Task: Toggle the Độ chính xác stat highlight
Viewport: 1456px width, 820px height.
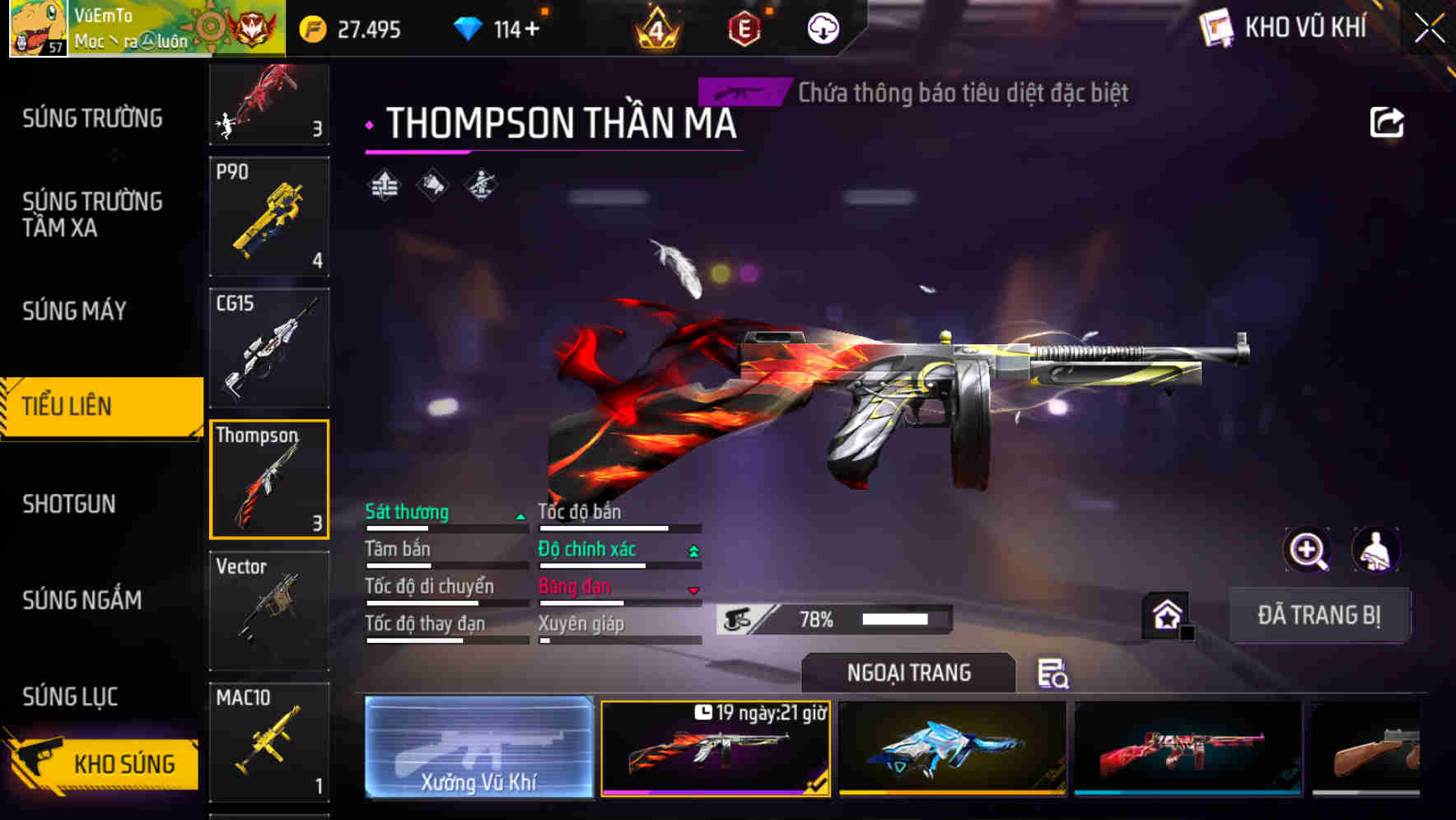Action: pyautogui.click(x=589, y=549)
